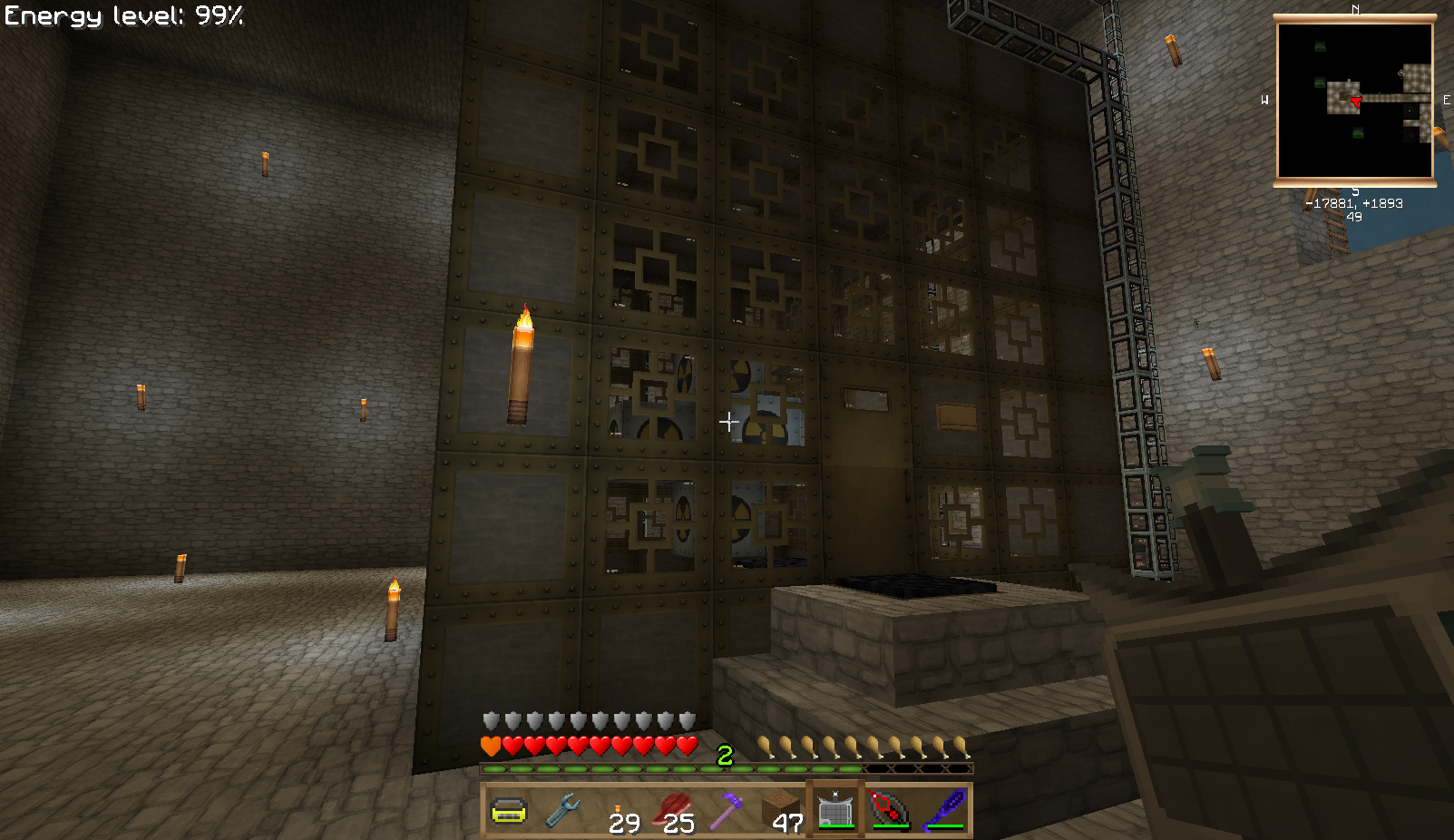This screenshot has height=840, width=1454.
Task: Choose the torch stack of 29
Action: coord(618,810)
